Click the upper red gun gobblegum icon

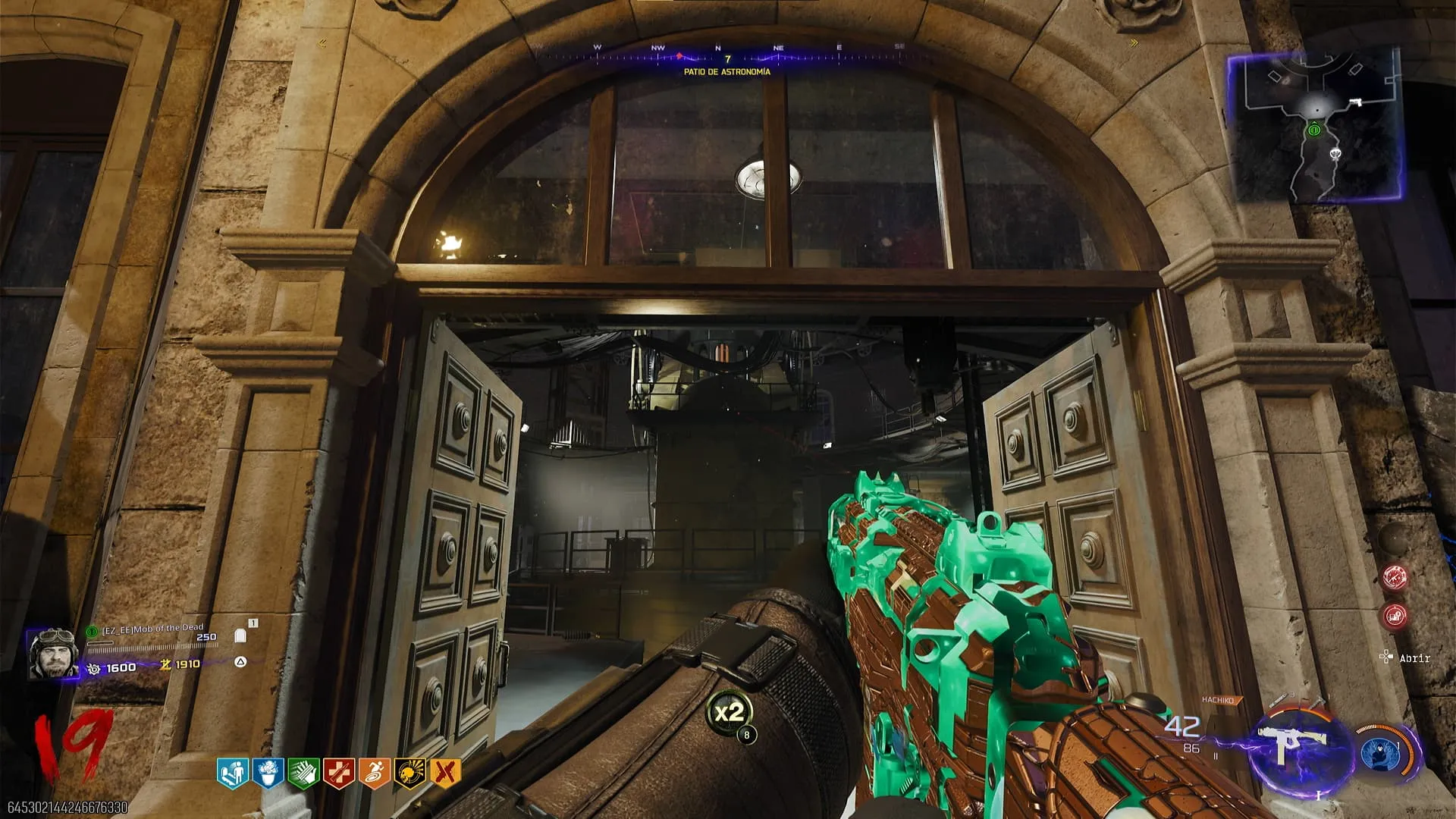click(x=1395, y=578)
